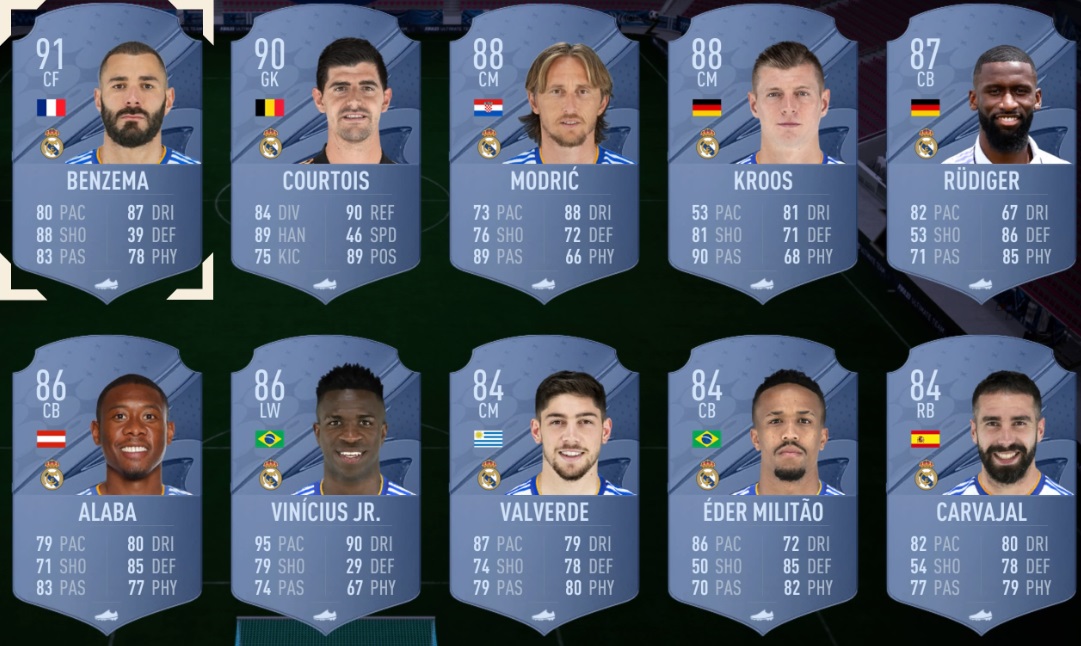Select the Kroos player card
This screenshot has height=646, width=1081.
[763, 150]
